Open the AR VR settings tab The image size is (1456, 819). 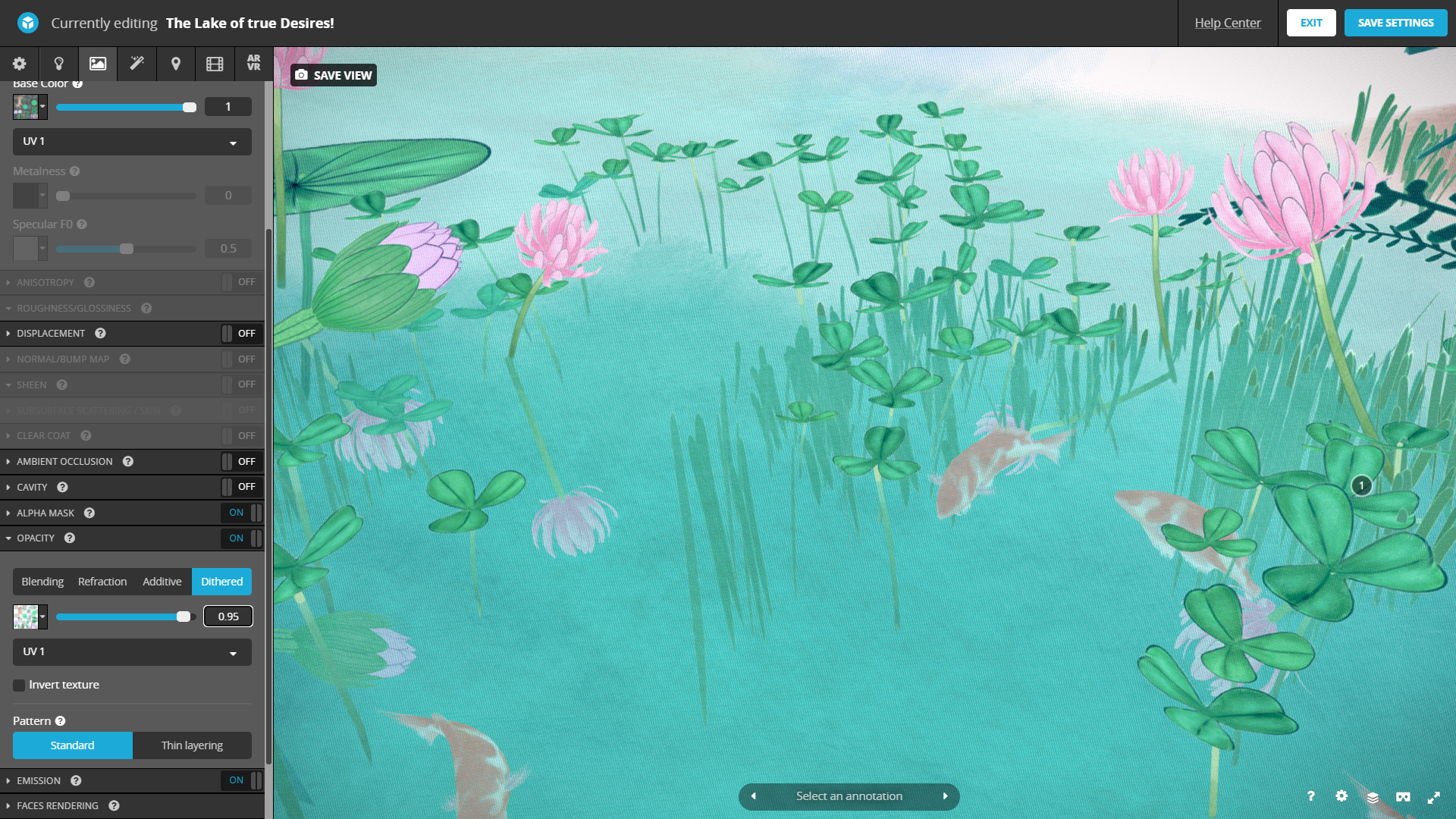point(253,64)
